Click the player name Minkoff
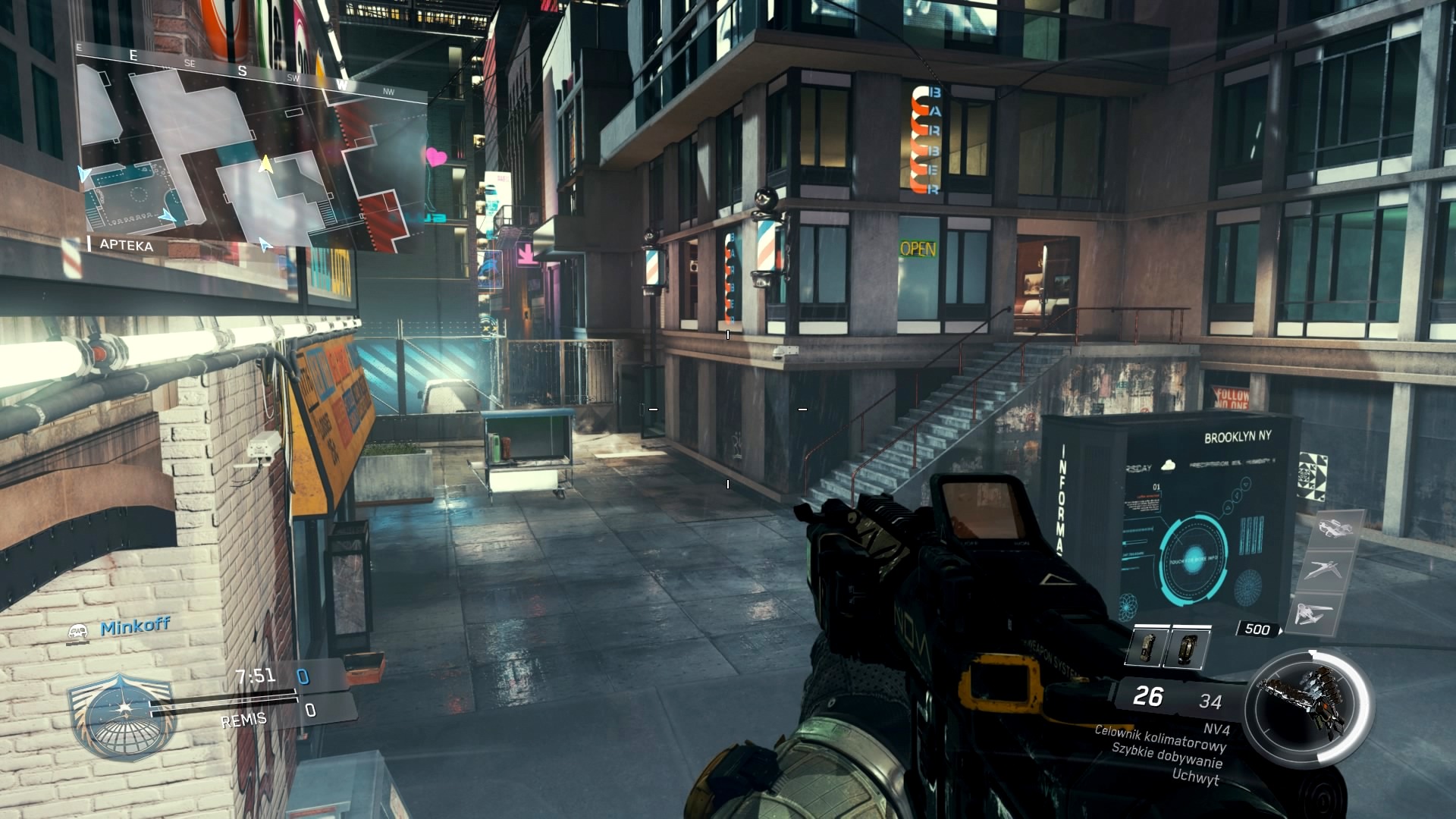 135,625
